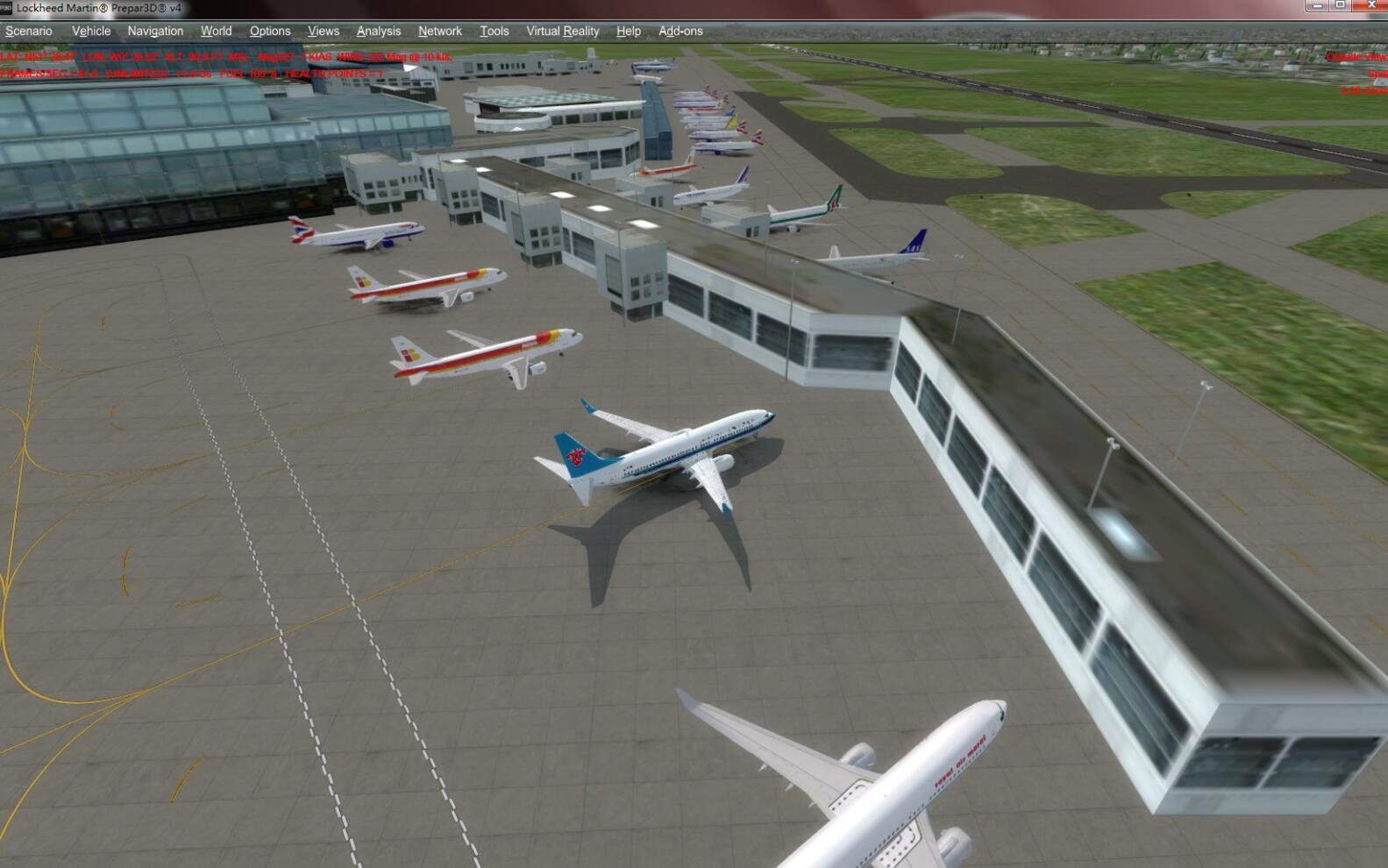The height and width of the screenshot is (868, 1388).
Task: Close the Prepar3D window
Action: coord(1371,5)
